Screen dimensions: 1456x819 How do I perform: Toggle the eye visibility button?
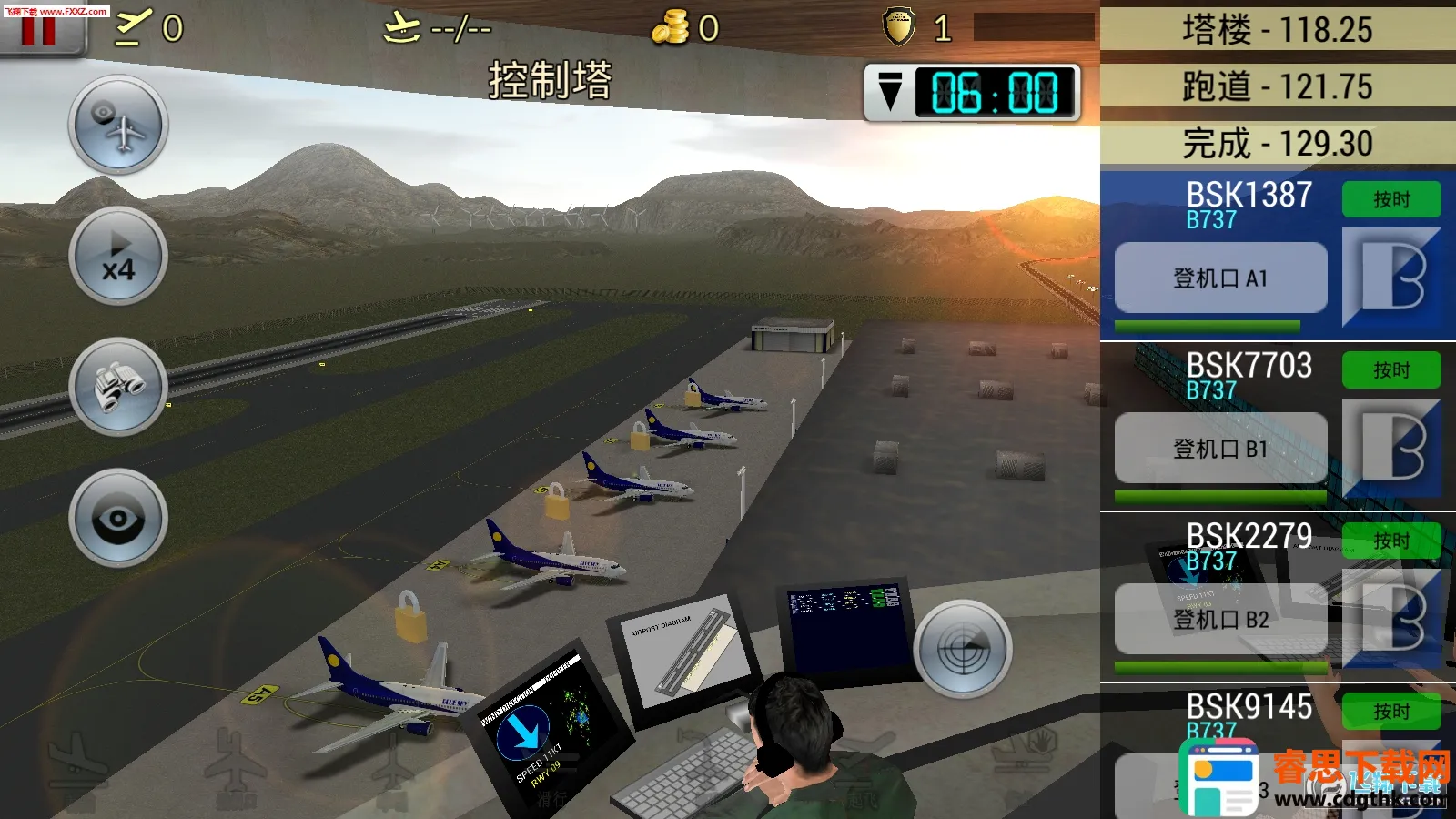[117, 519]
